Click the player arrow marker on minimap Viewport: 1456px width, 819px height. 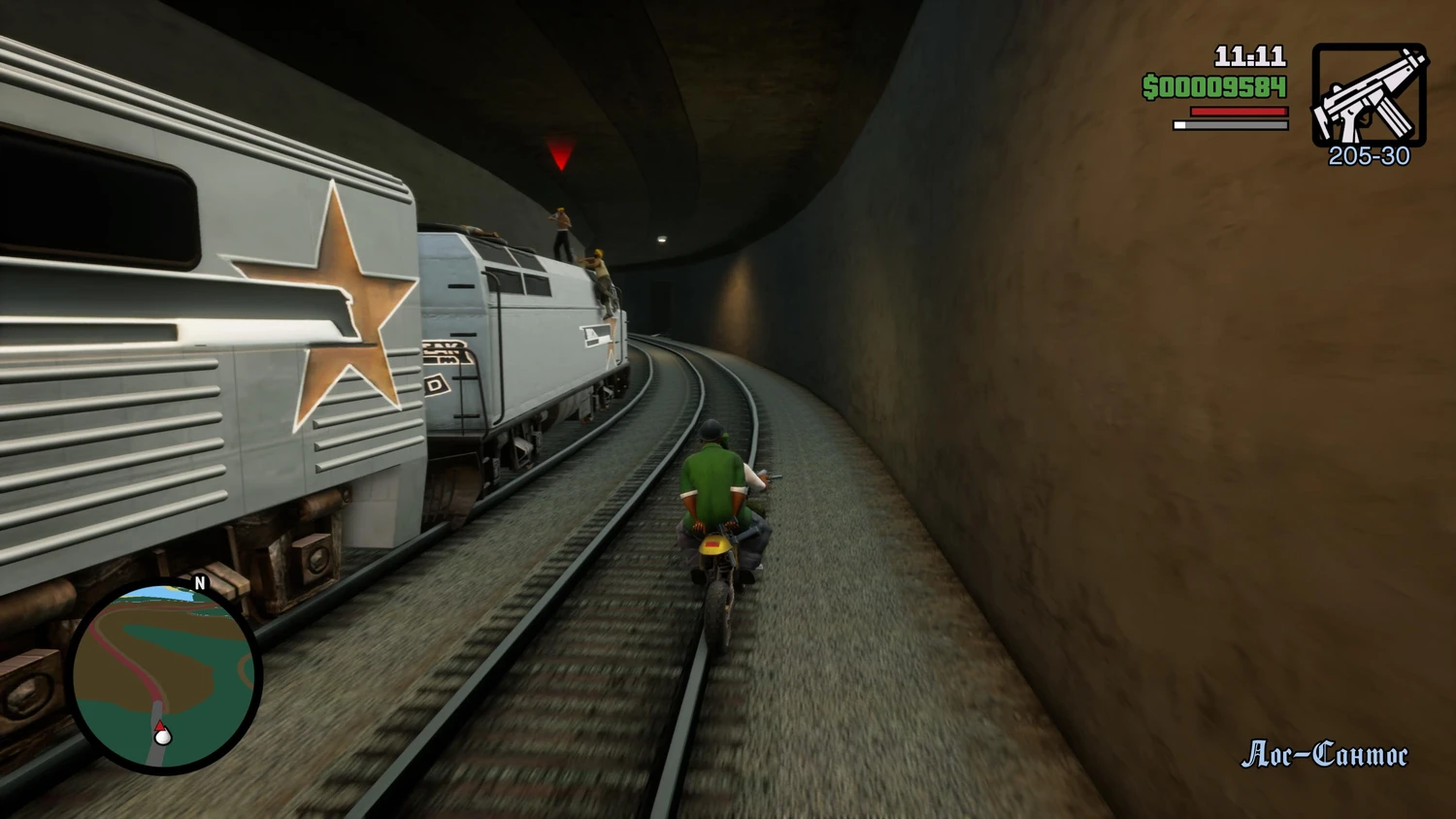pos(162,734)
